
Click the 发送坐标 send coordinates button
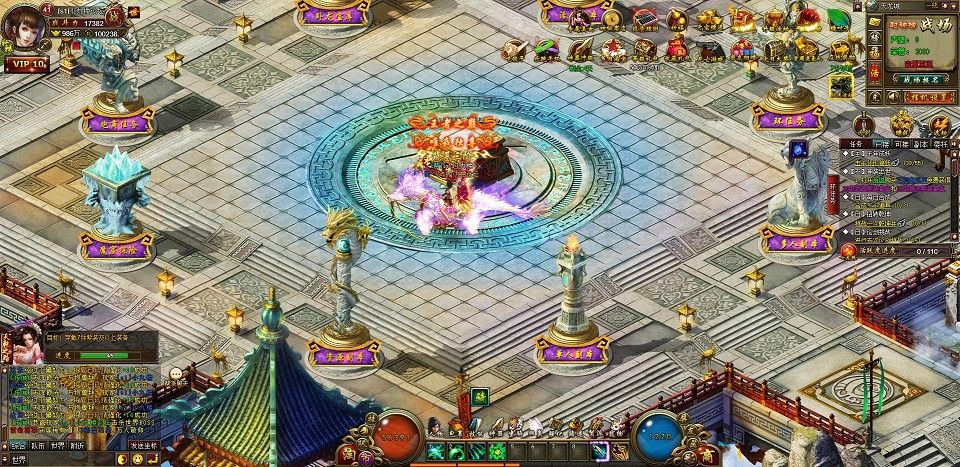143,446
